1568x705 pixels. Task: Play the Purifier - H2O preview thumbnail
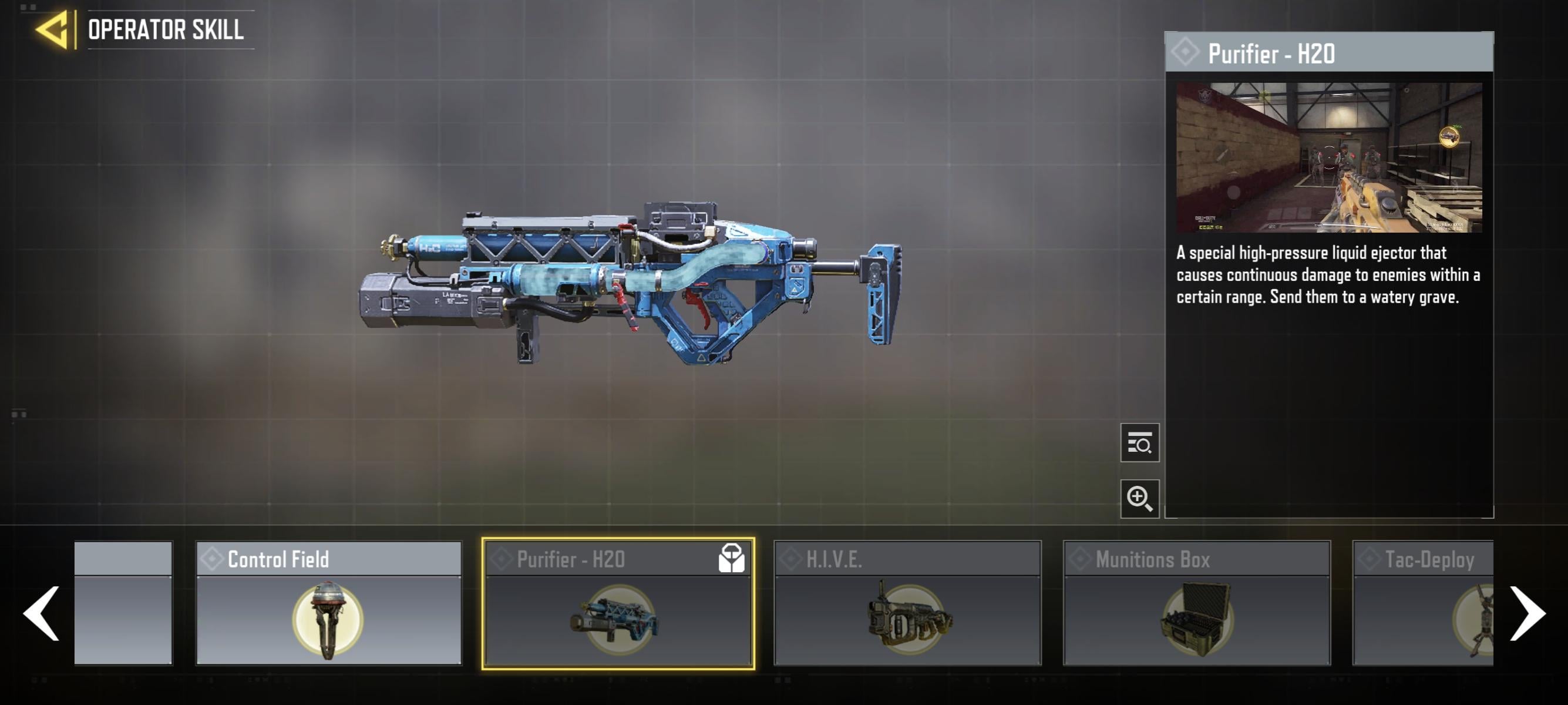click(1329, 157)
